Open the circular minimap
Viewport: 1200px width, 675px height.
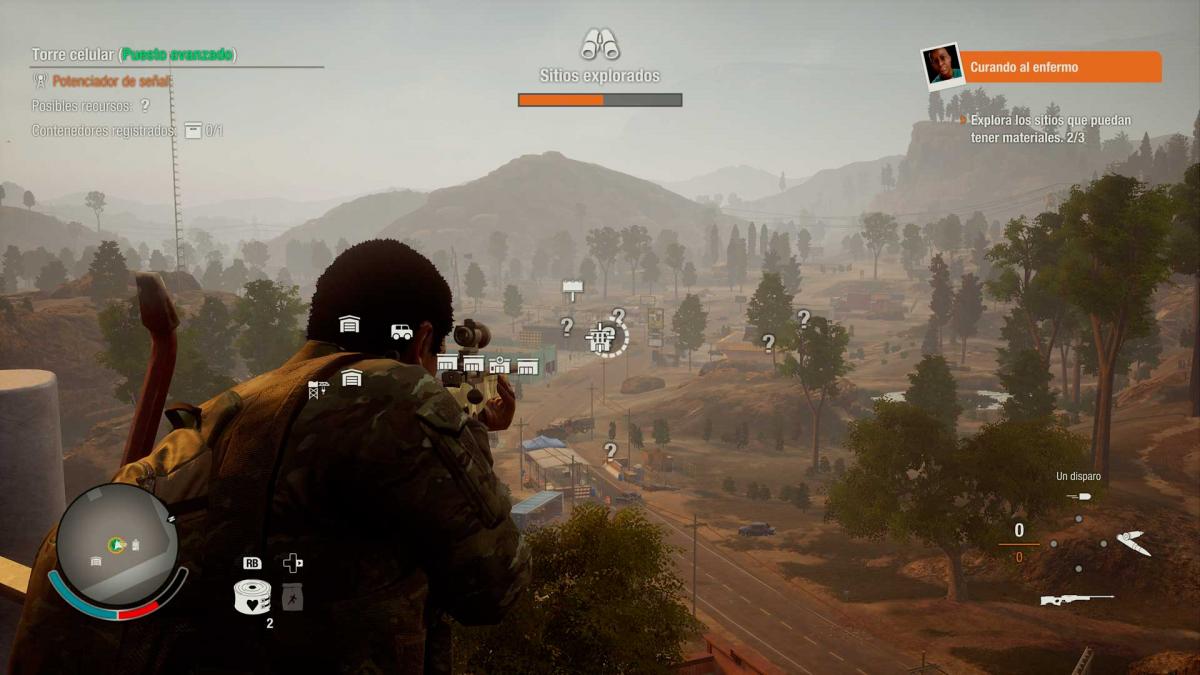coord(117,545)
